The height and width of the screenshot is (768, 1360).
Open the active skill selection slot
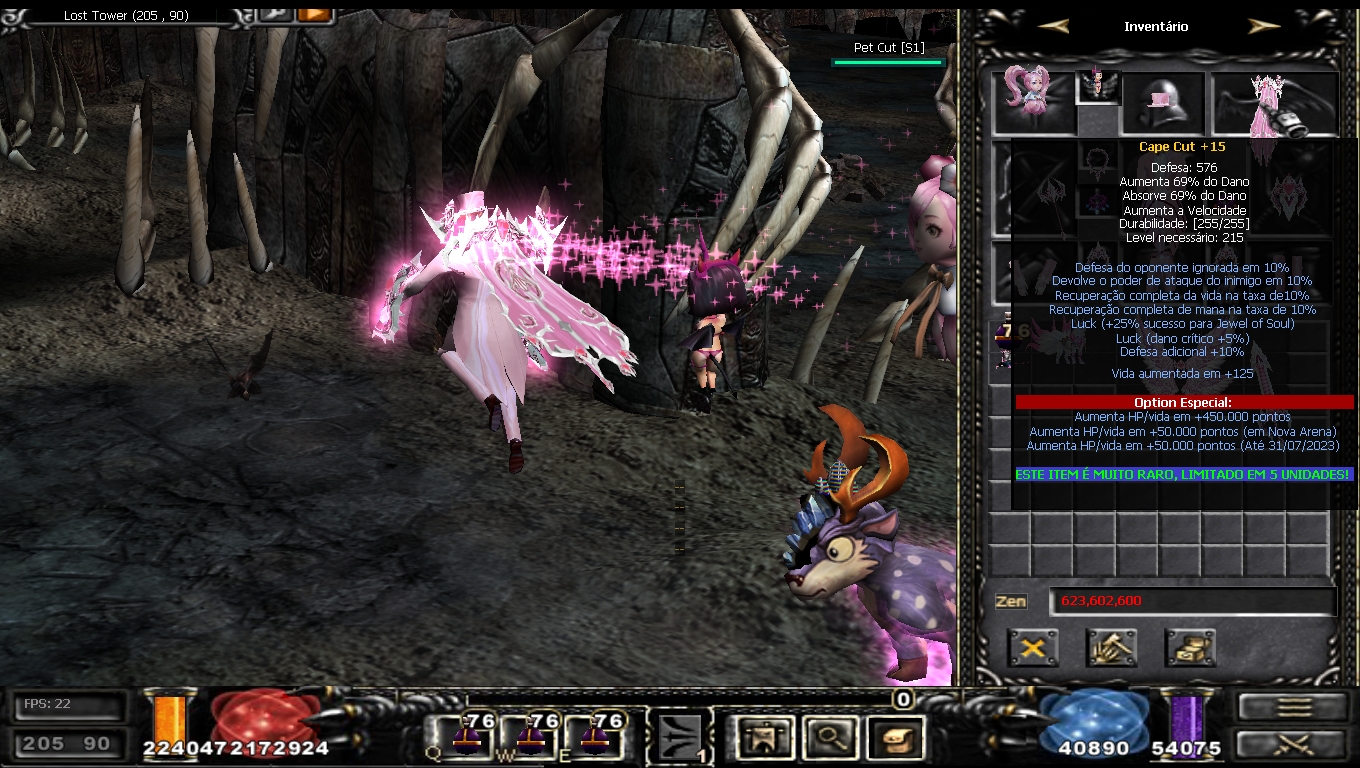pyautogui.click(x=680, y=737)
